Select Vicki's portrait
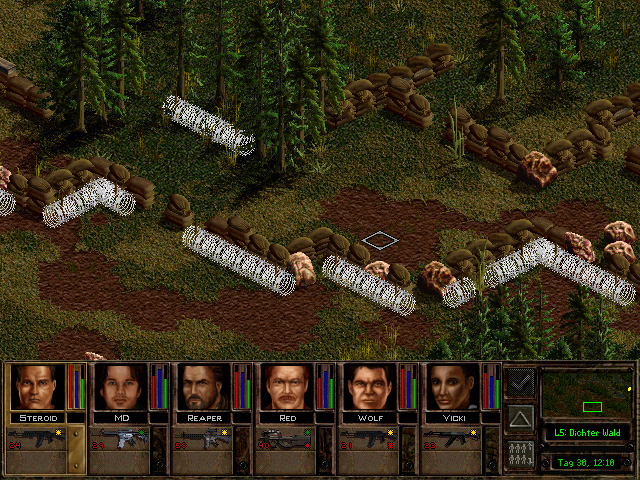The width and height of the screenshot is (640, 480). (454, 387)
